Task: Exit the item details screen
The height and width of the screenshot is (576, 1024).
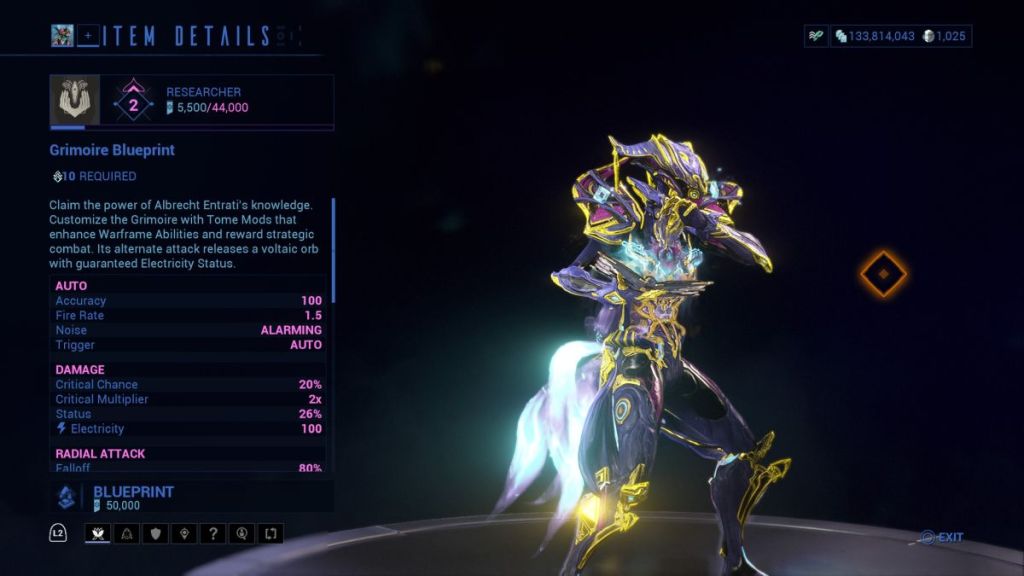Action: 942,537
